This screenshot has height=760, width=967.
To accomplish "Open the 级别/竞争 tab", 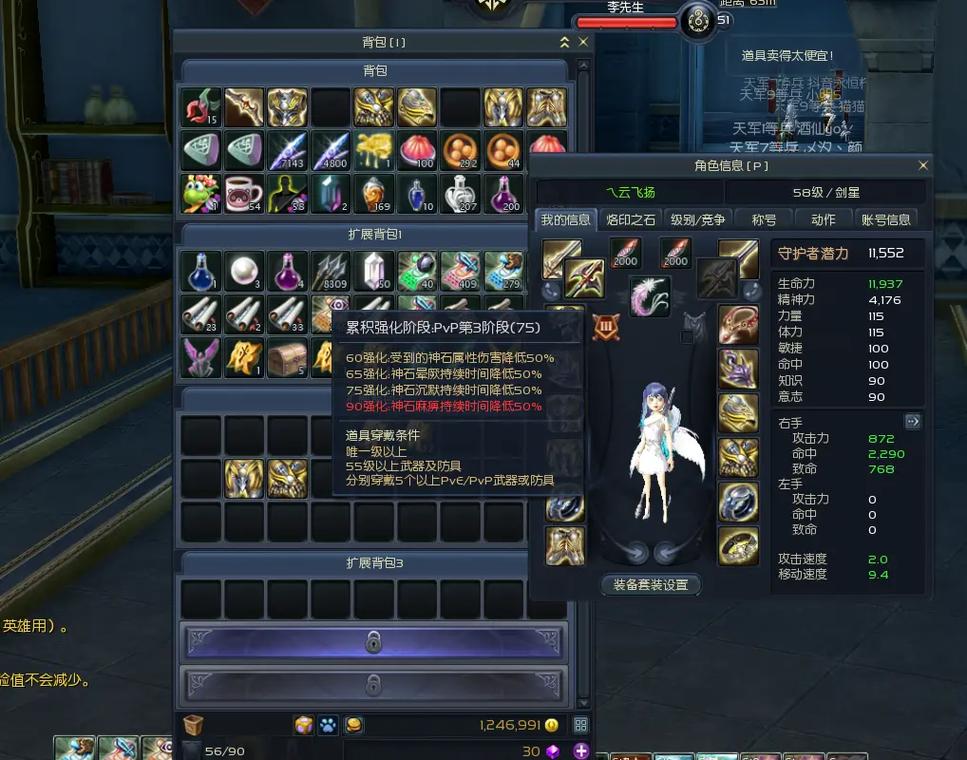I will (x=698, y=220).
